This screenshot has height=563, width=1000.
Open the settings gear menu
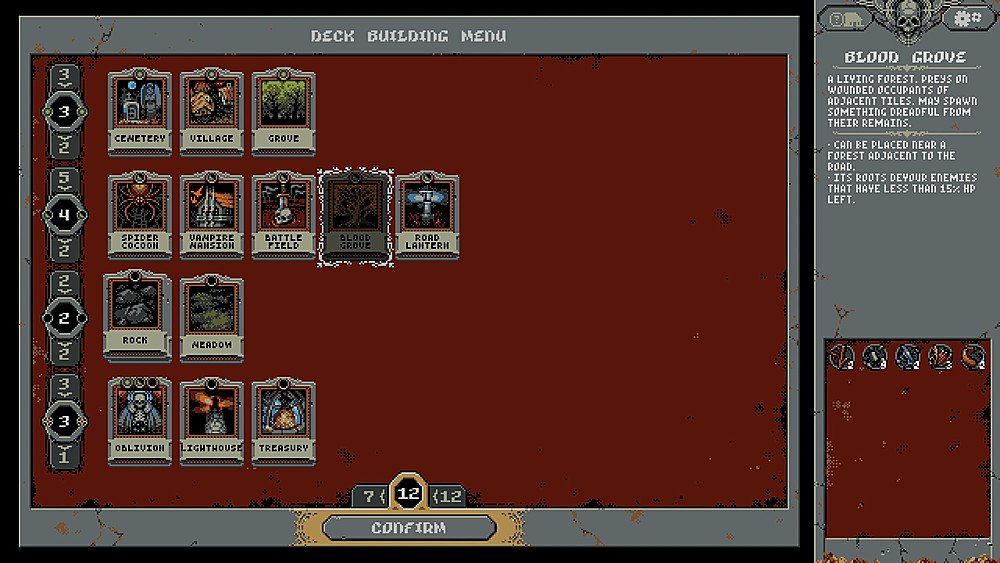tap(966, 18)
